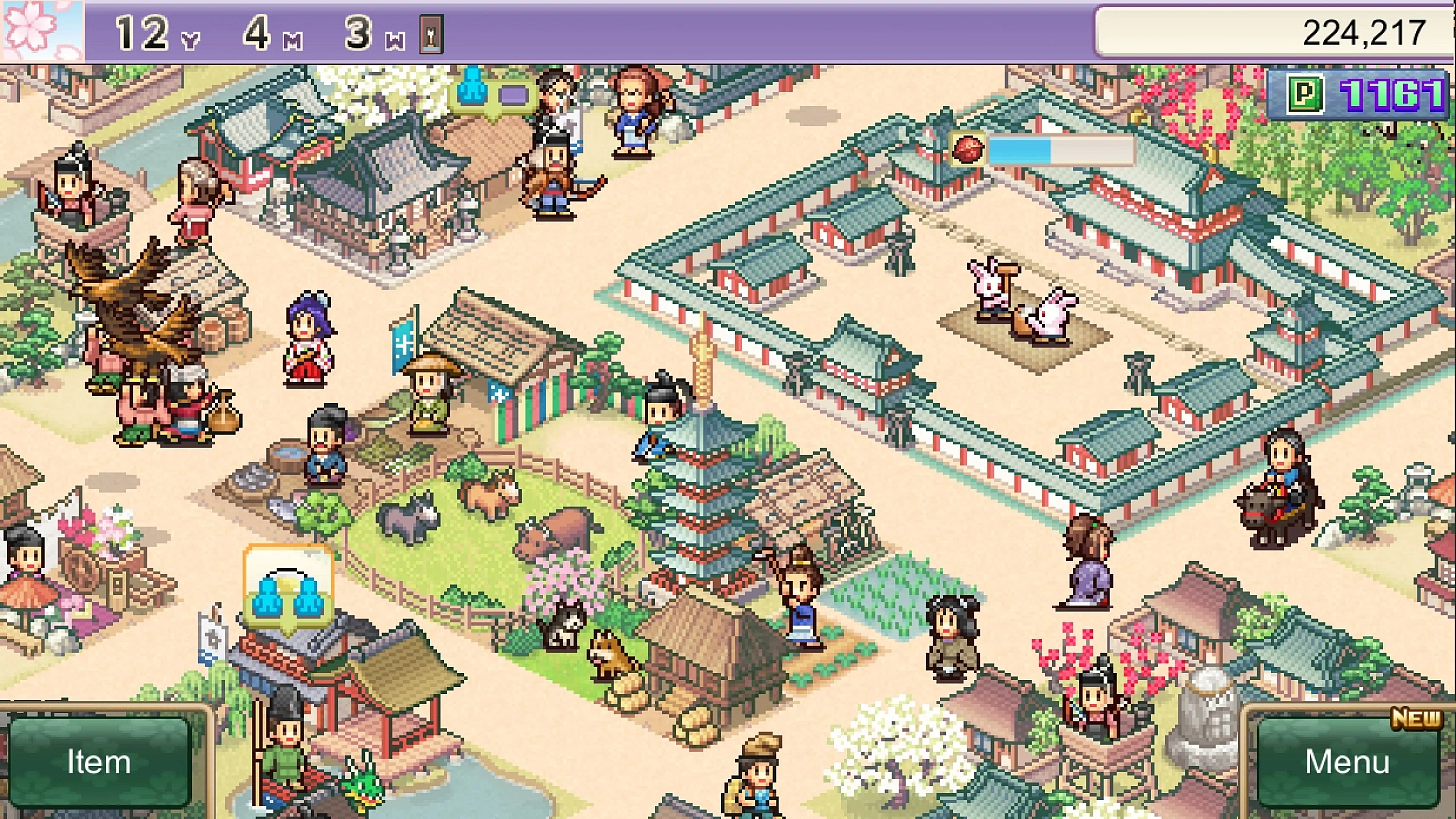The width and height of the screenshot is (1456, 819).
Task: Open the Menu with the NEW badge
Action: click(x=1349, y=764)
